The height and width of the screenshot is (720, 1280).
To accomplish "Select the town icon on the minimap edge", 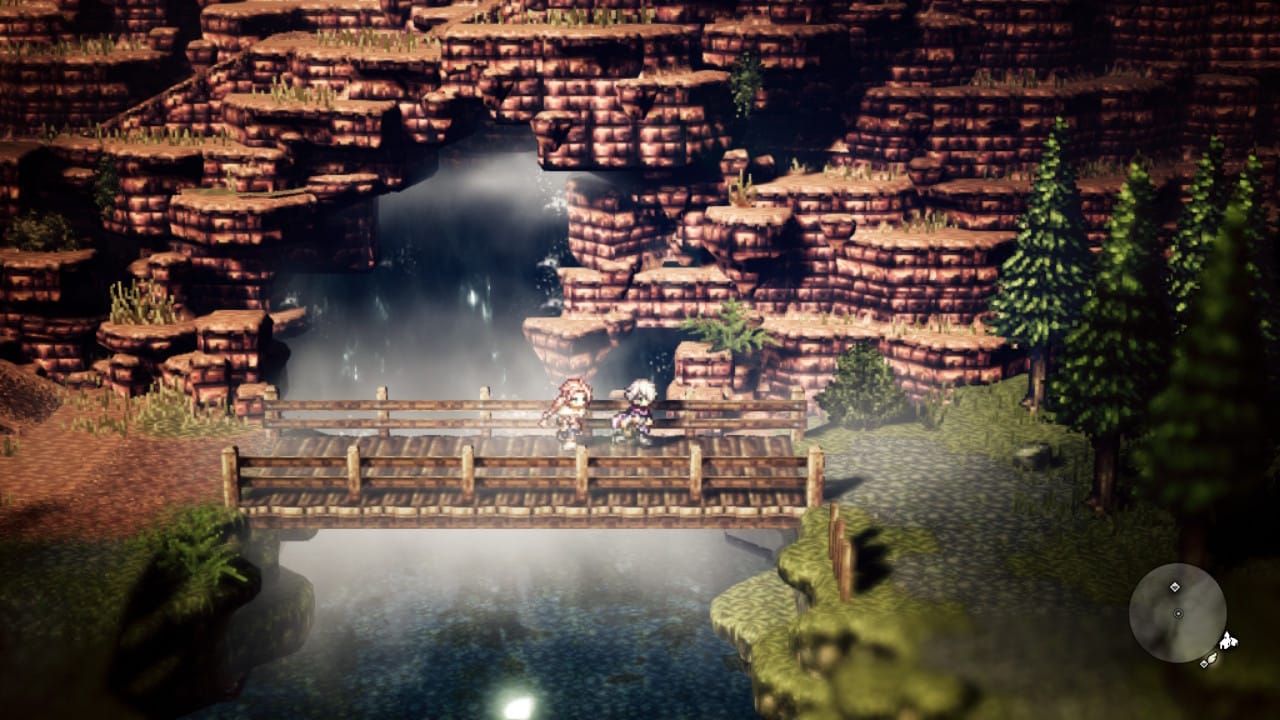I will pos(1228,640).
